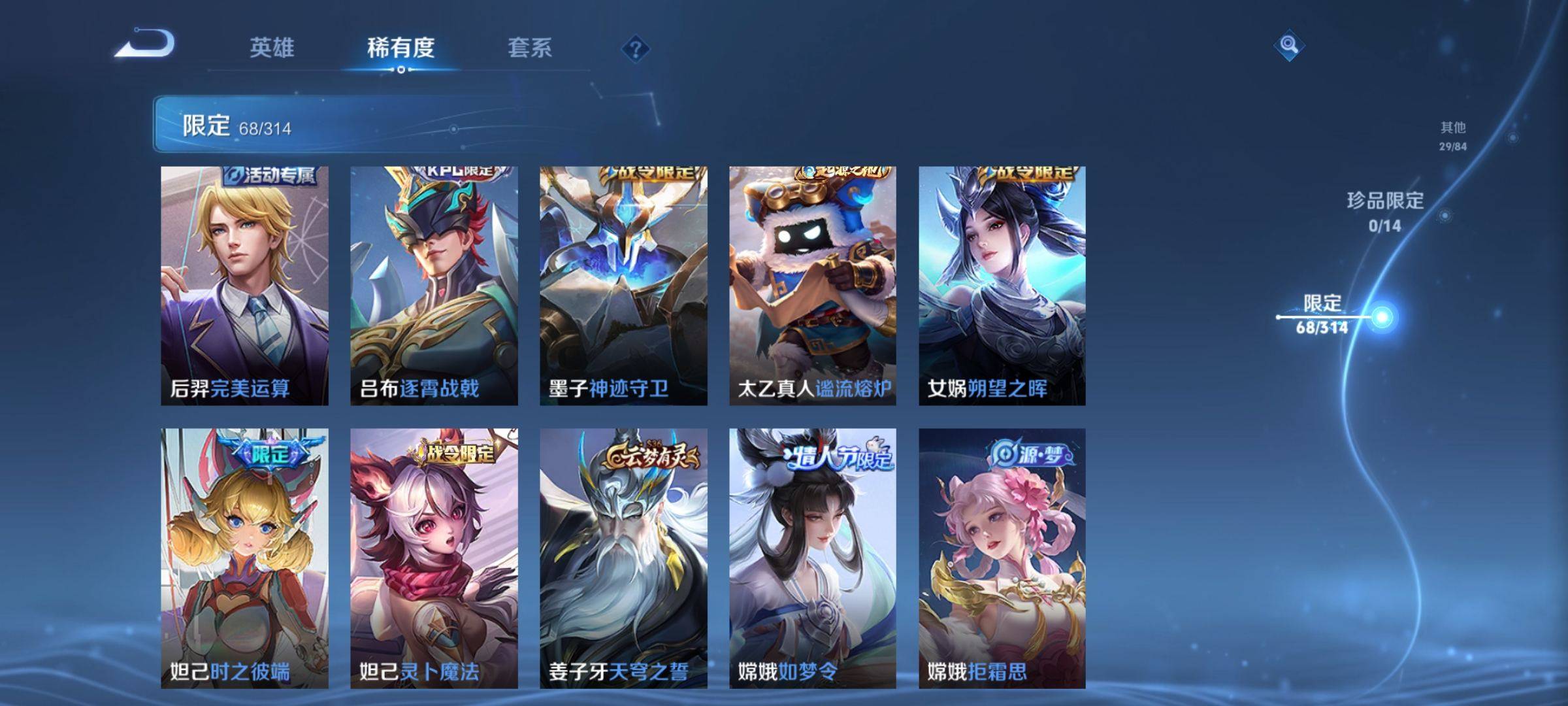This screenshot has height=706, width=1568.
Task: Jump to the 其他 rarity section
Action: (x=1453, y=135)
